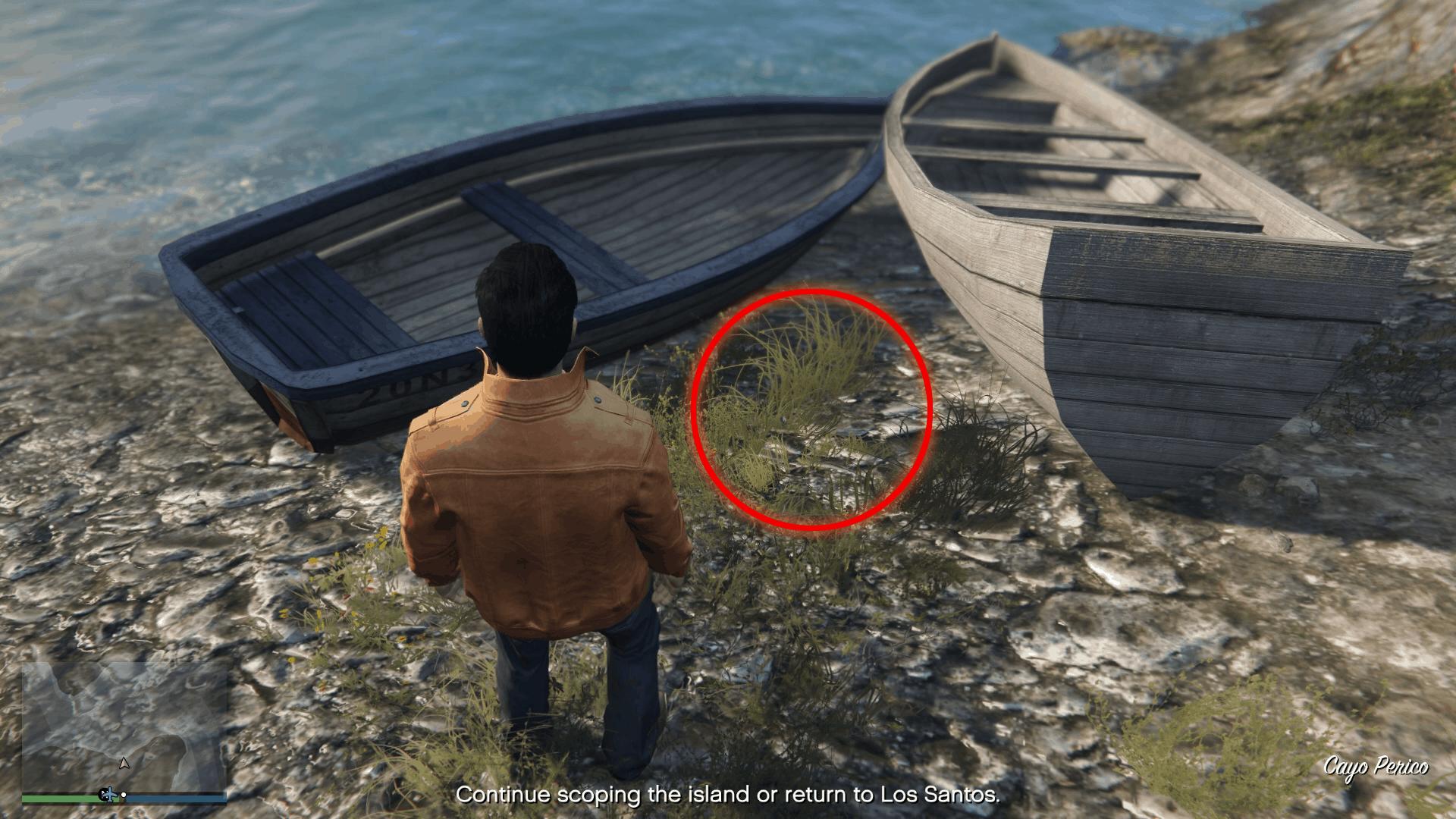The width and height of the screenshot is (1456, 819).
Task: Click the Cayo Perico location label
Action: [1376, 766]
